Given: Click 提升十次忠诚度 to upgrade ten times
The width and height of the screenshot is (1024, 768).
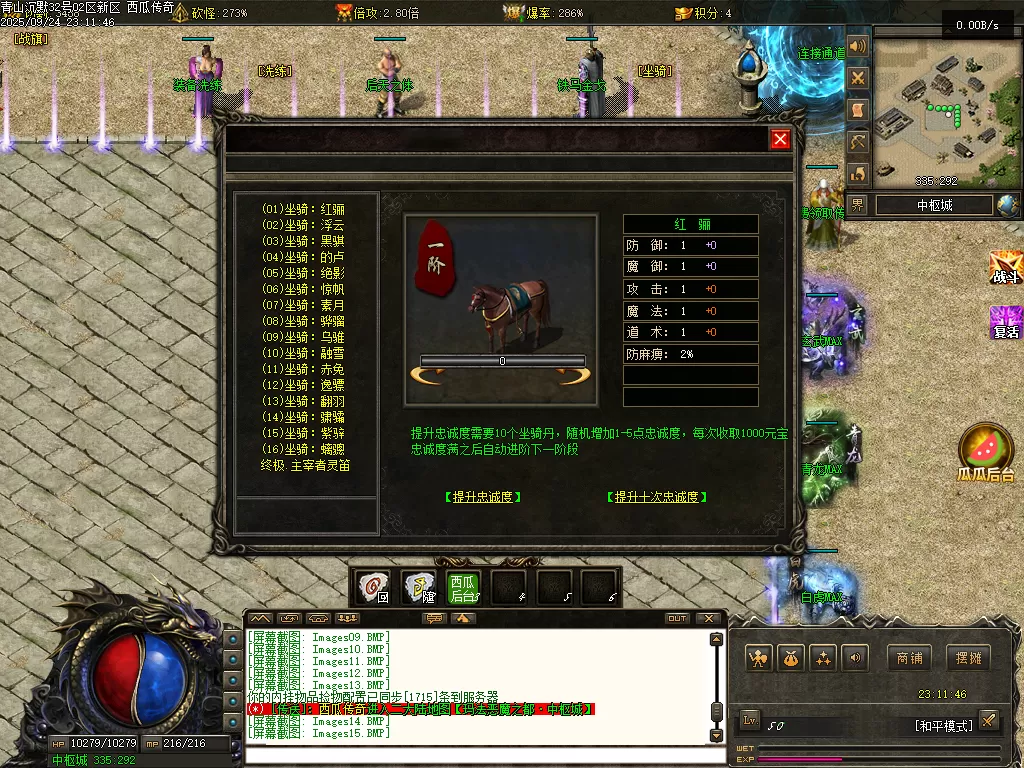Looking at the screenshot, I should click(x=657, y=497).
